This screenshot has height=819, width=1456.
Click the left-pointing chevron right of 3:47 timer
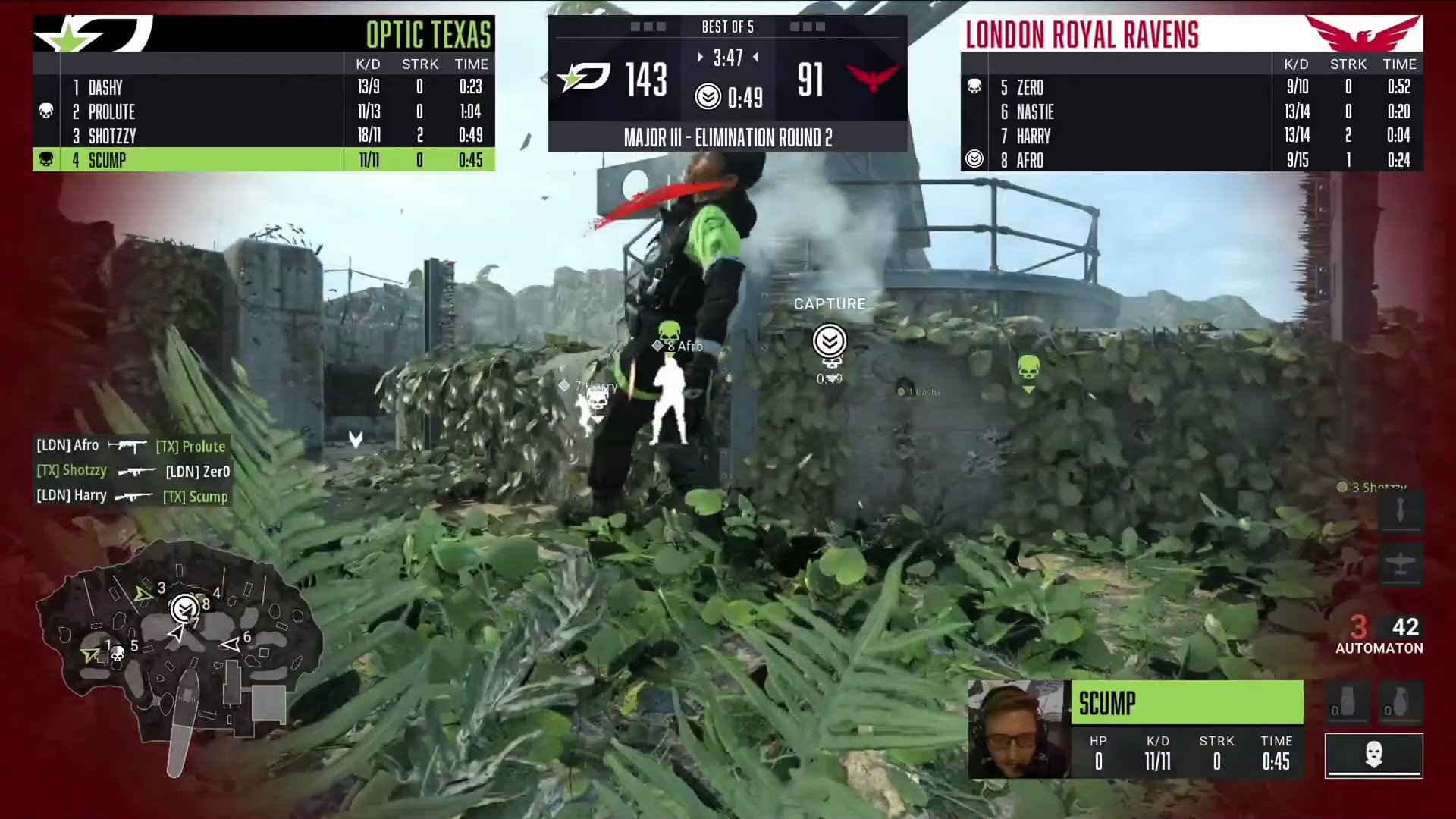[x=755, y=57]
